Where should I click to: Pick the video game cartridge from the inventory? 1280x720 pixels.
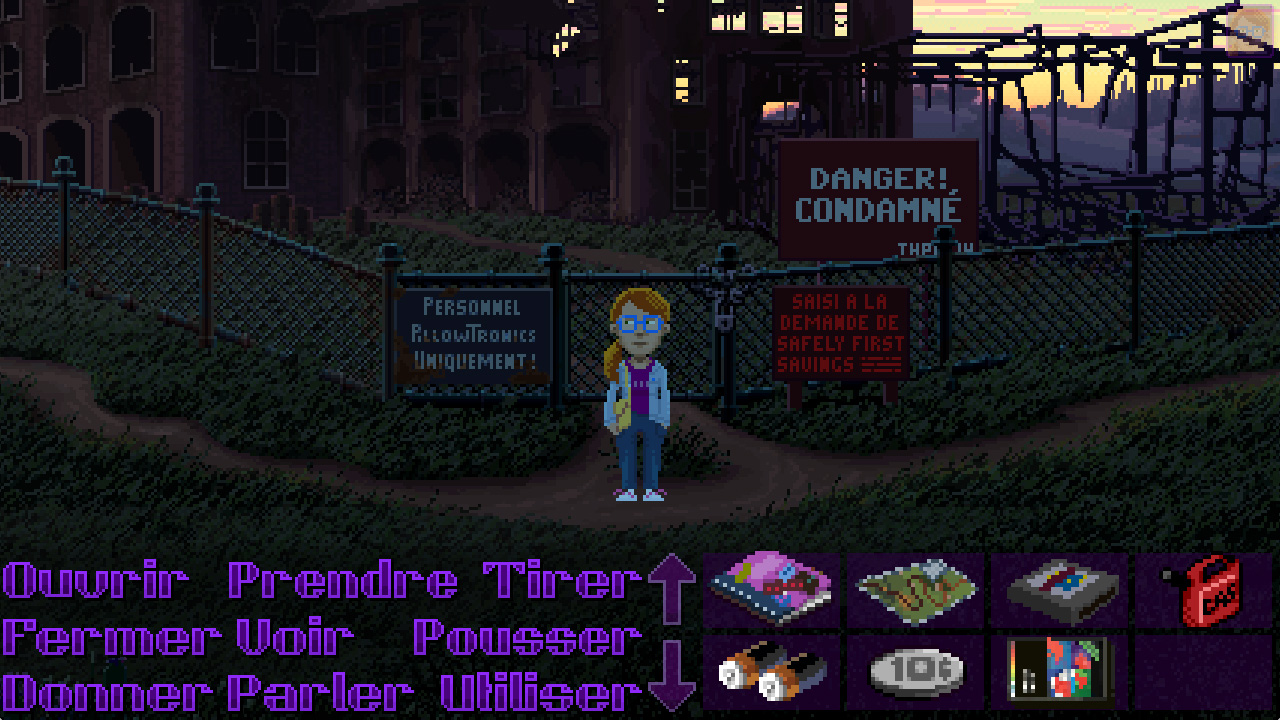(1058, 590)
